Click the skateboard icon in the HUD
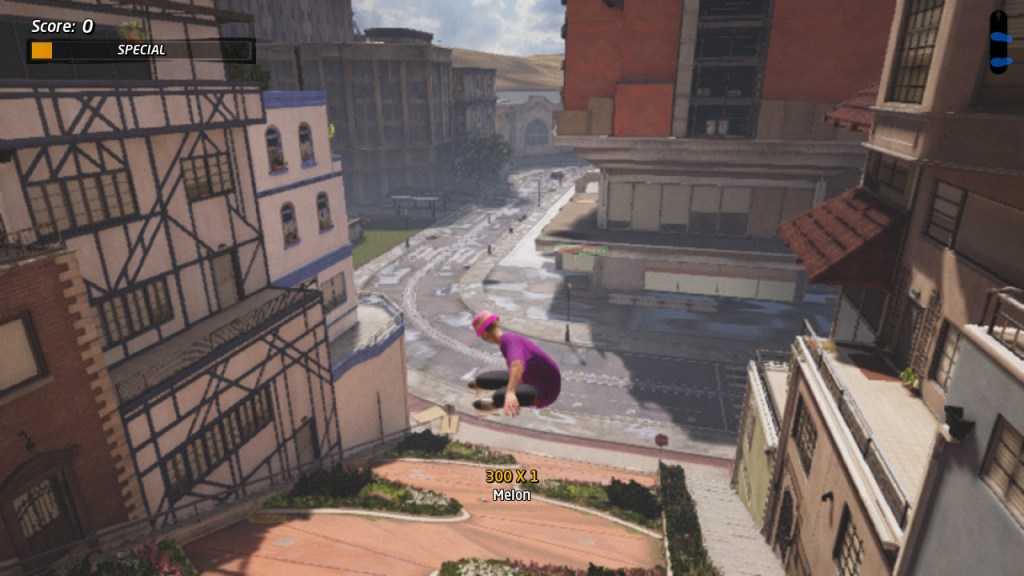 point(998,42)
